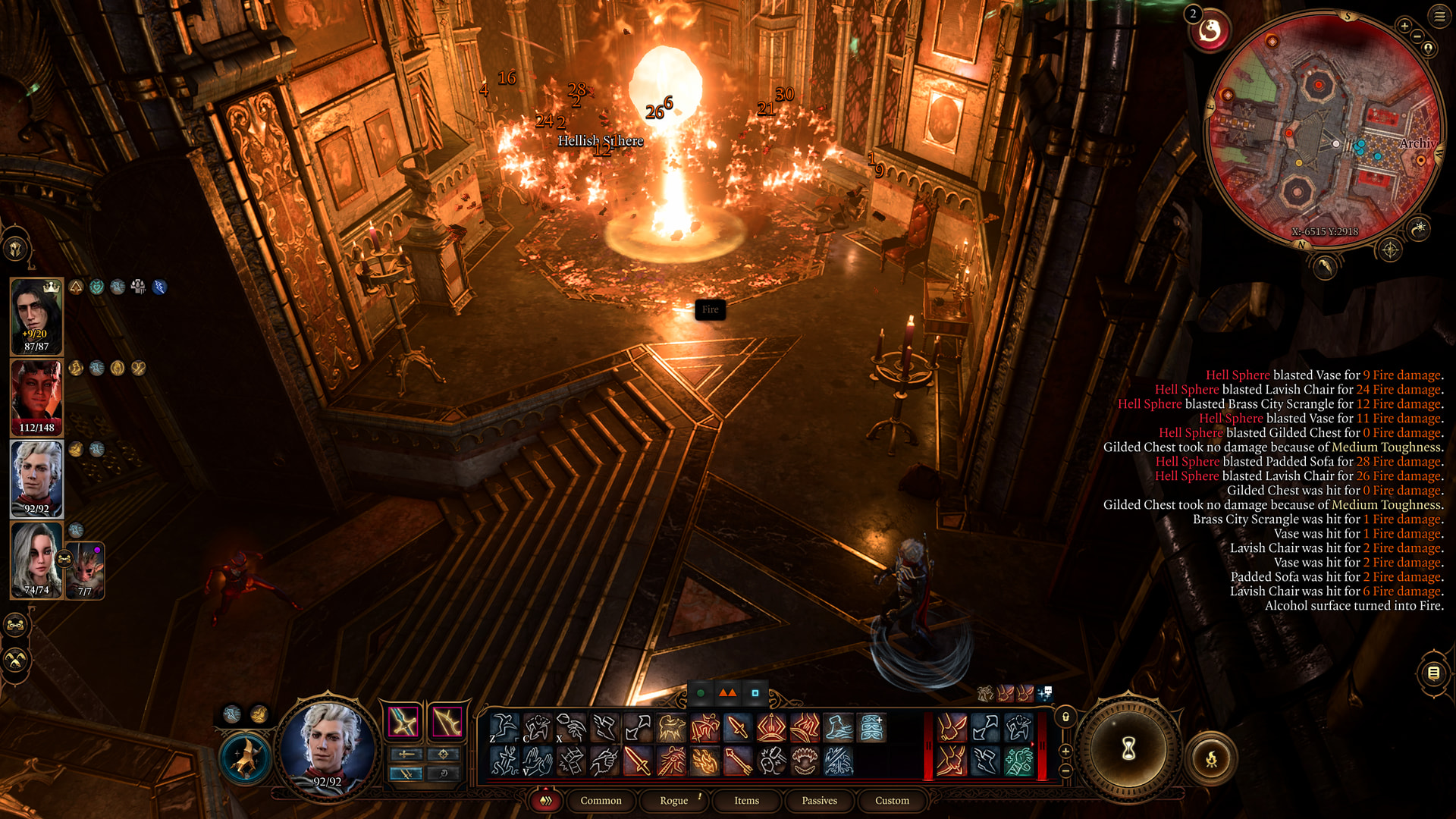Switch to the Common hotbar tab

(x=601, y=801)
